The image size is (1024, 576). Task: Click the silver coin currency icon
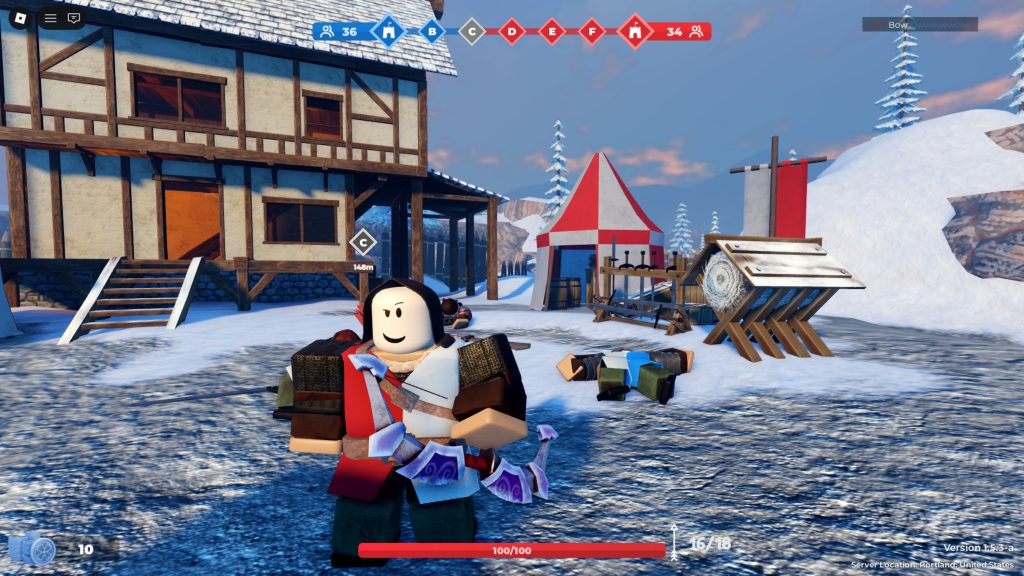(x=31, y=548)
